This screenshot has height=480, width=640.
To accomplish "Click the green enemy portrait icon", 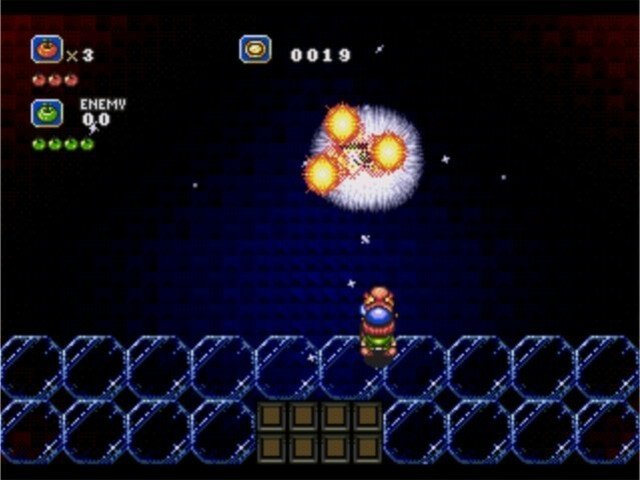I will point(46,112).
